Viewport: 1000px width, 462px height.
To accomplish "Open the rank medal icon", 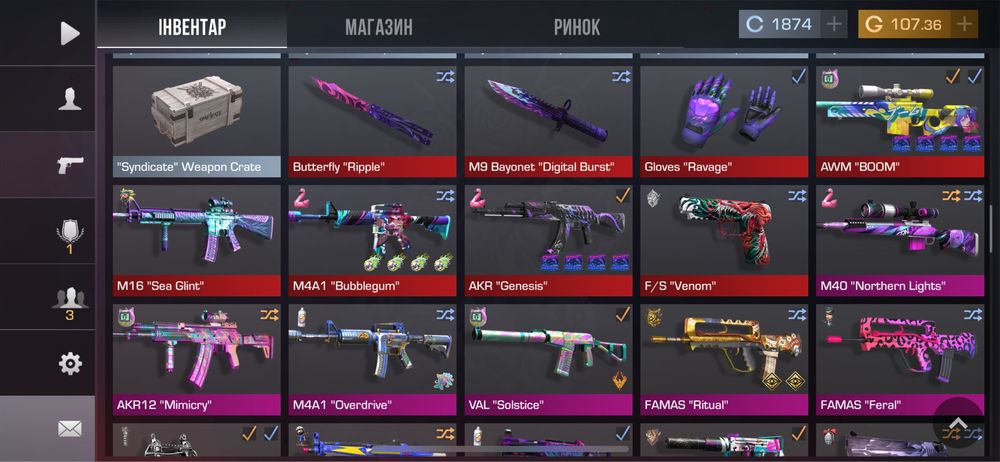I will (69, 232).
